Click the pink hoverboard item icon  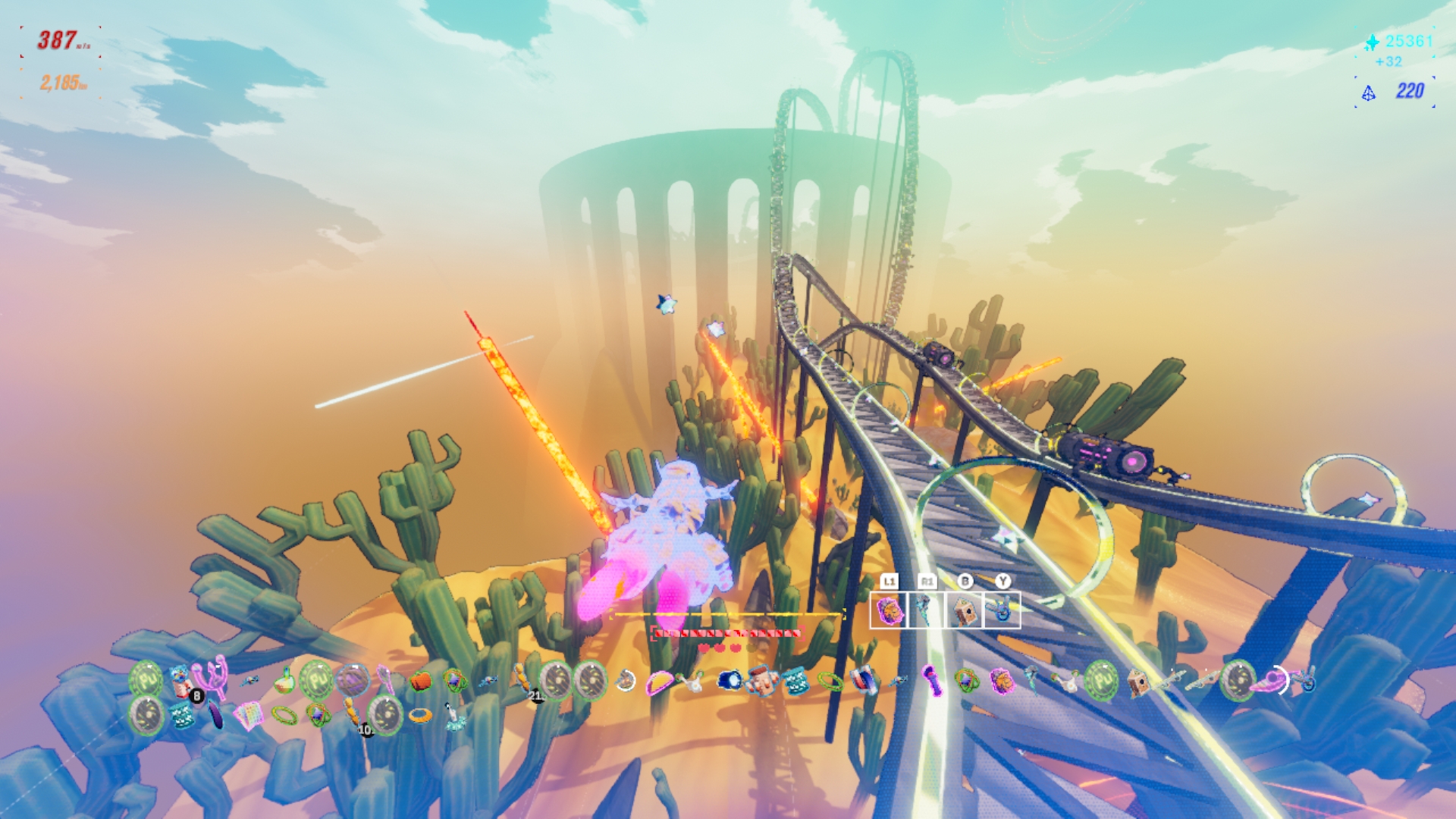(1268, 682)
